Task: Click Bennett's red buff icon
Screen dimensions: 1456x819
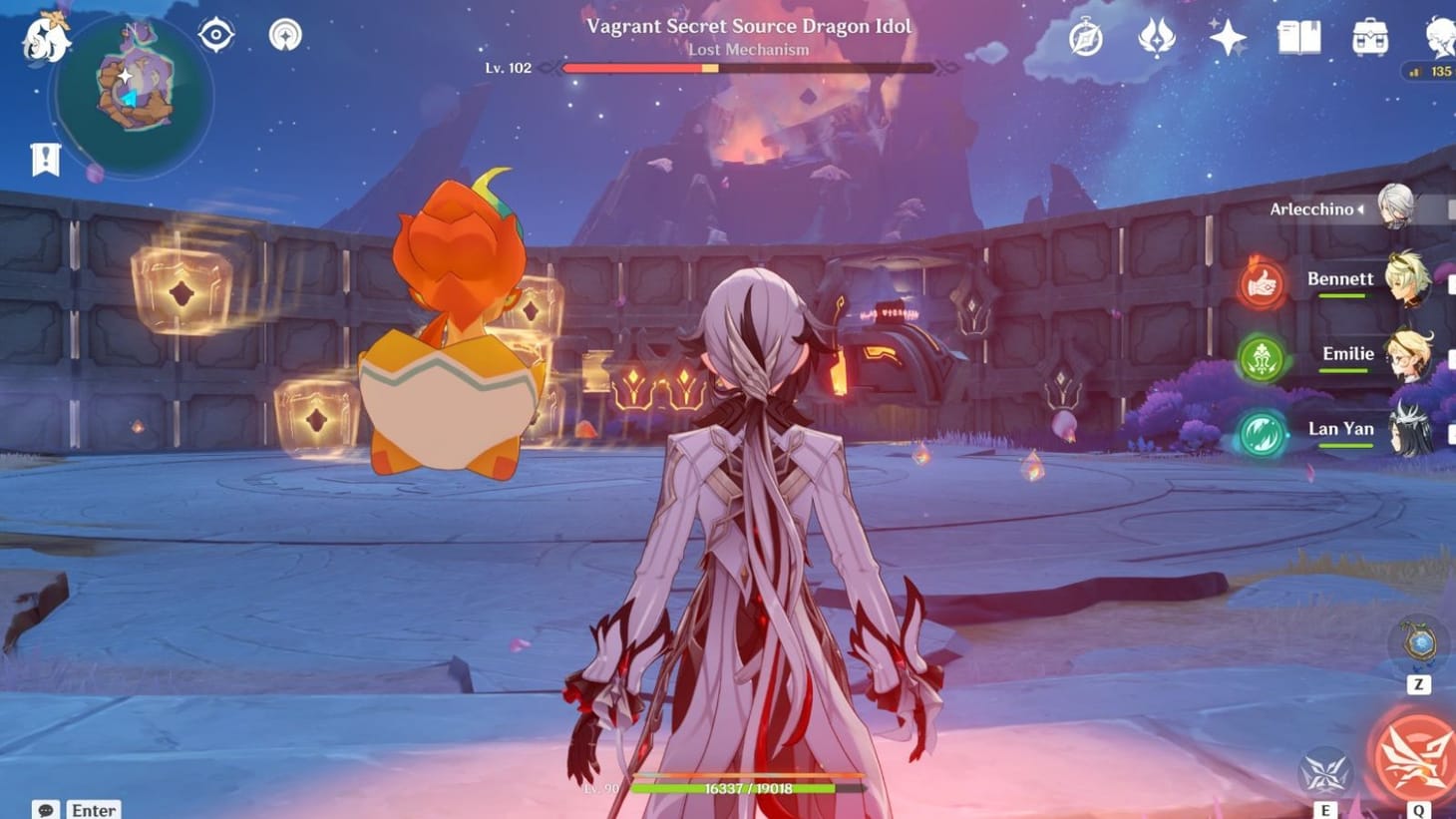Action: [x=1262, y=283]
